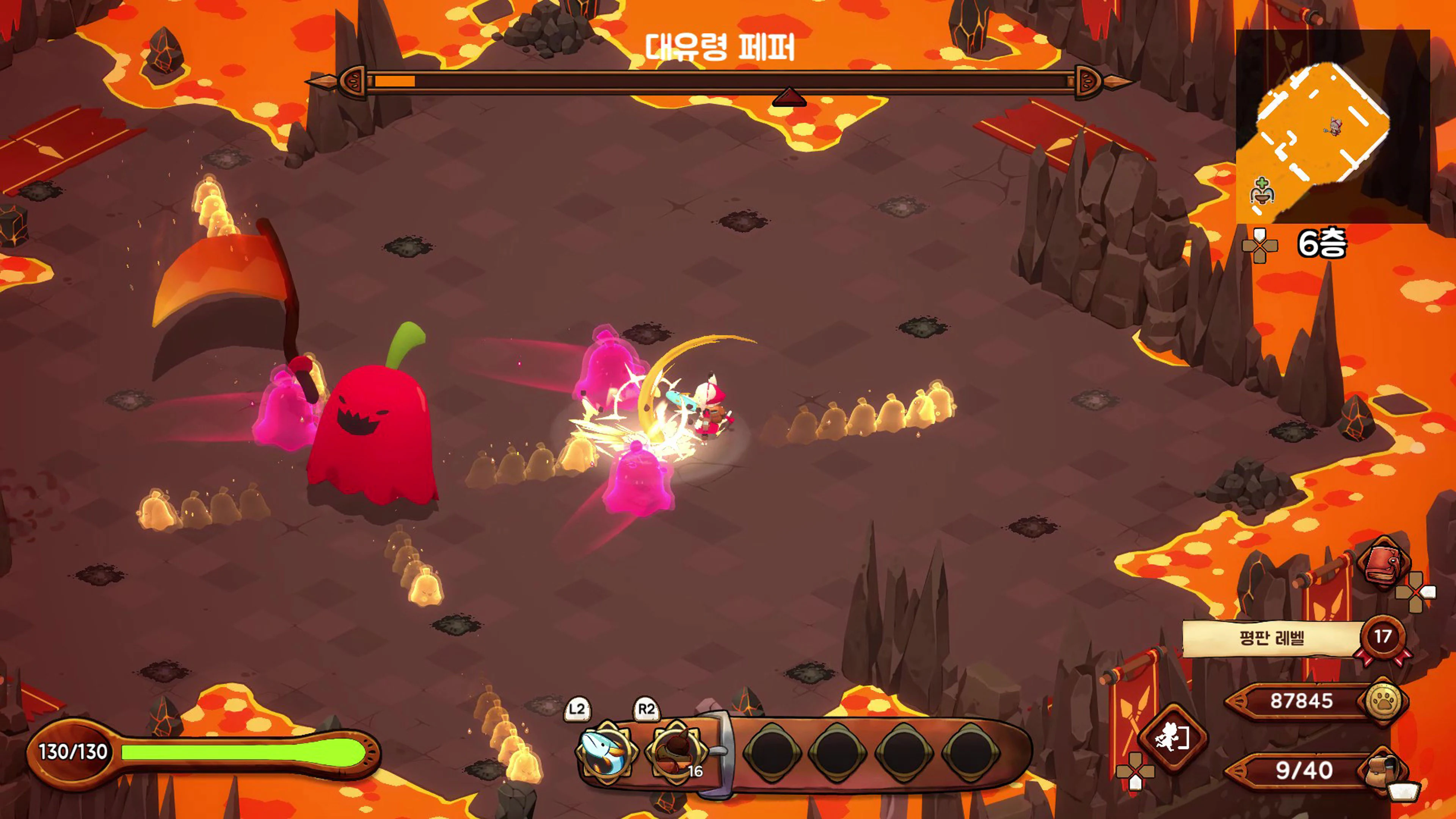Select the healing fountain icon on the minimap
The image size is (1456, 819).
point(1263,191)
